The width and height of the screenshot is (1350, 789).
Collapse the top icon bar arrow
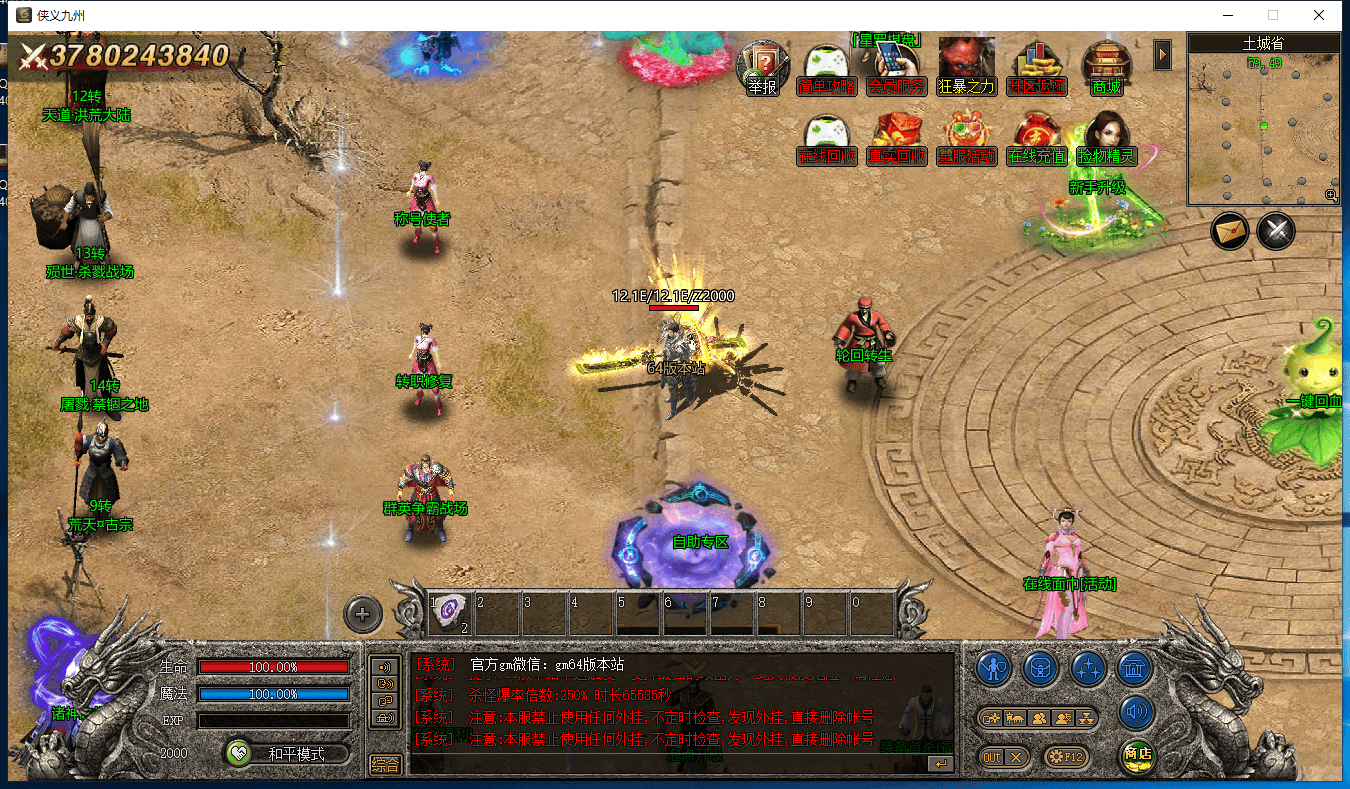pyautogui.click(x=1162, y=55)
